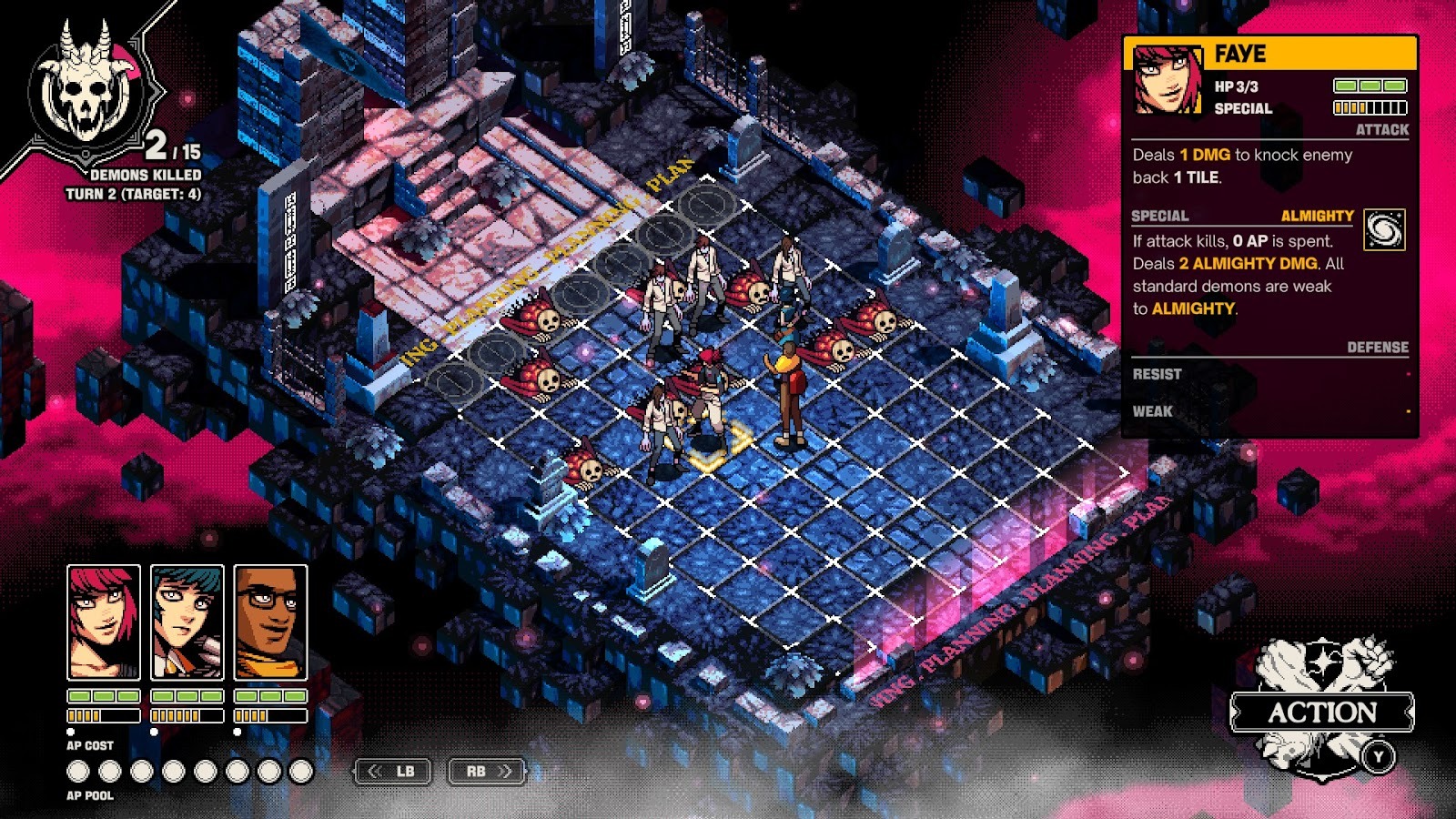
Task: Select the yellow highlighted board tile
Action: pyautogui.click(x=713, y=449)
